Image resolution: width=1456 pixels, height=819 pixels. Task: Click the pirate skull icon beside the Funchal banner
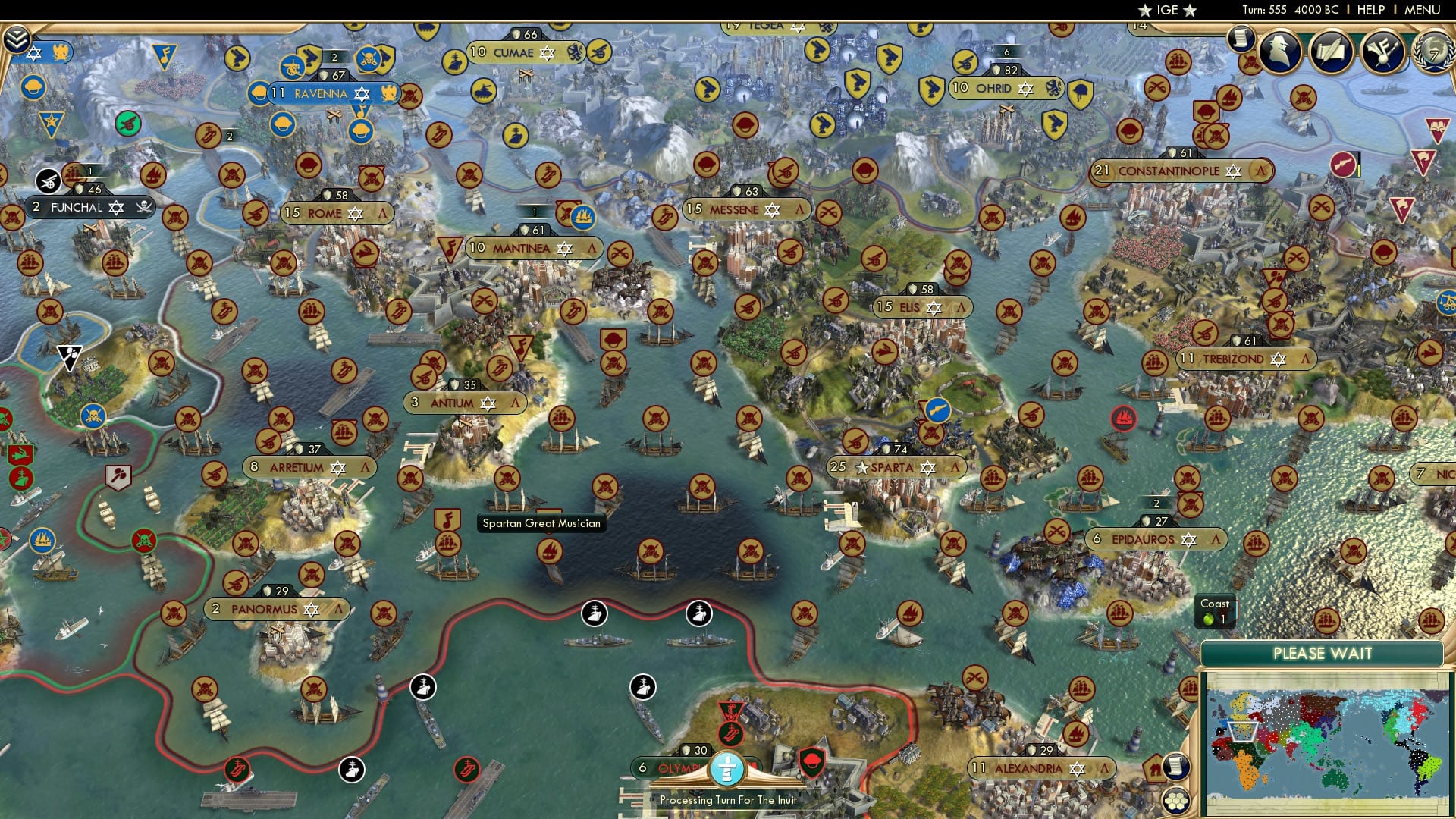[143, 207]
